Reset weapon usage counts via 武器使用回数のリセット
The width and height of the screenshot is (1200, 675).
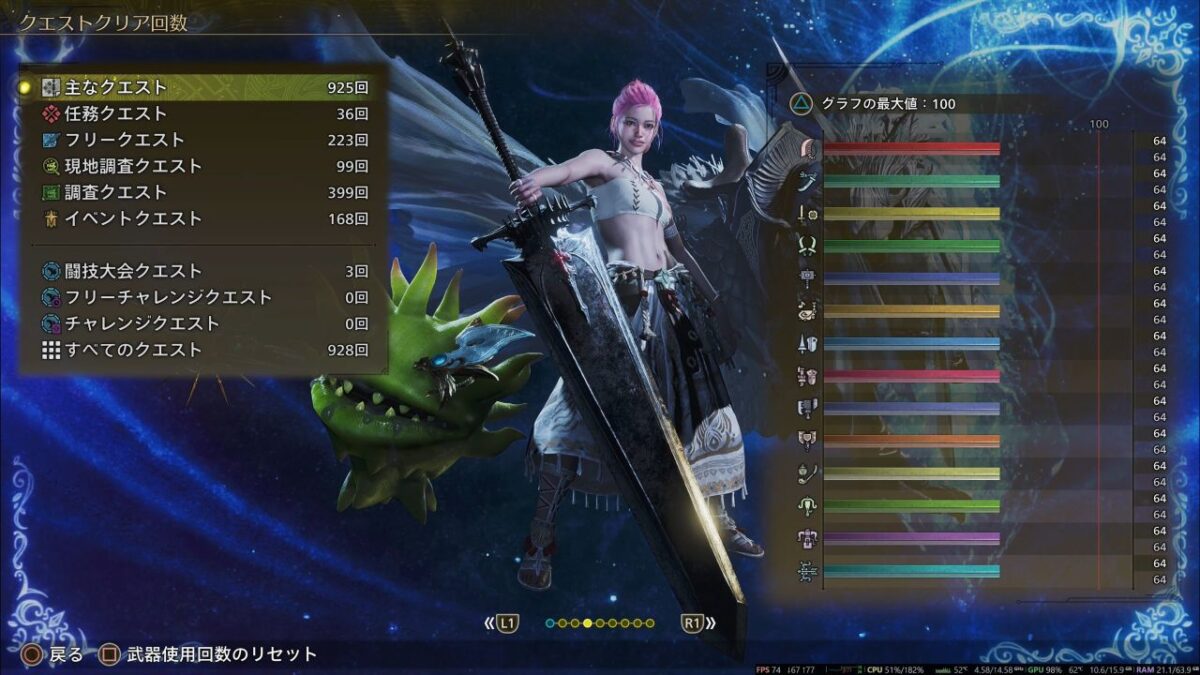[208, 655]
